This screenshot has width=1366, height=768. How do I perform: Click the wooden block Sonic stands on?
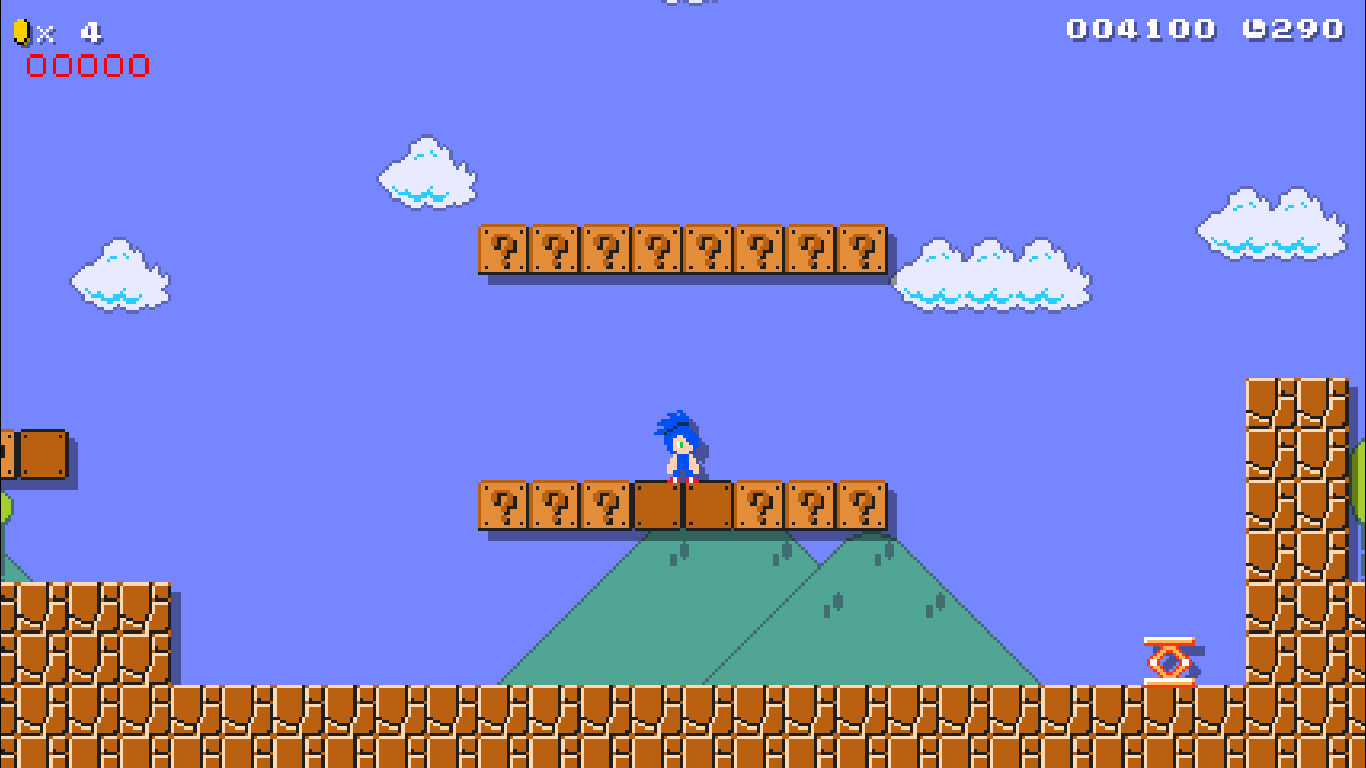point(683,508)
